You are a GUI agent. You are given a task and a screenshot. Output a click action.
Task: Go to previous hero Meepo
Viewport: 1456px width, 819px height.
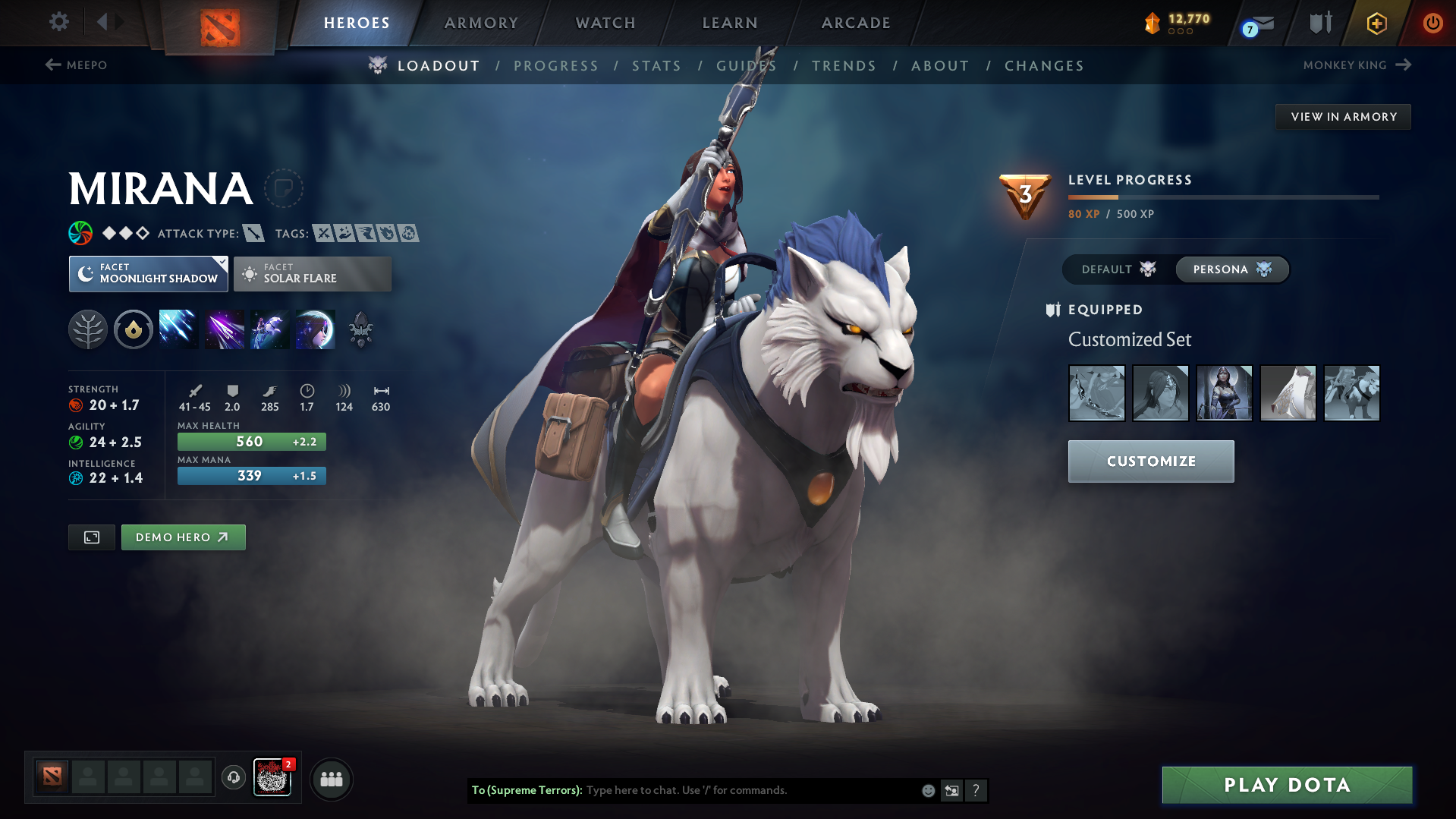pos(76,65)
